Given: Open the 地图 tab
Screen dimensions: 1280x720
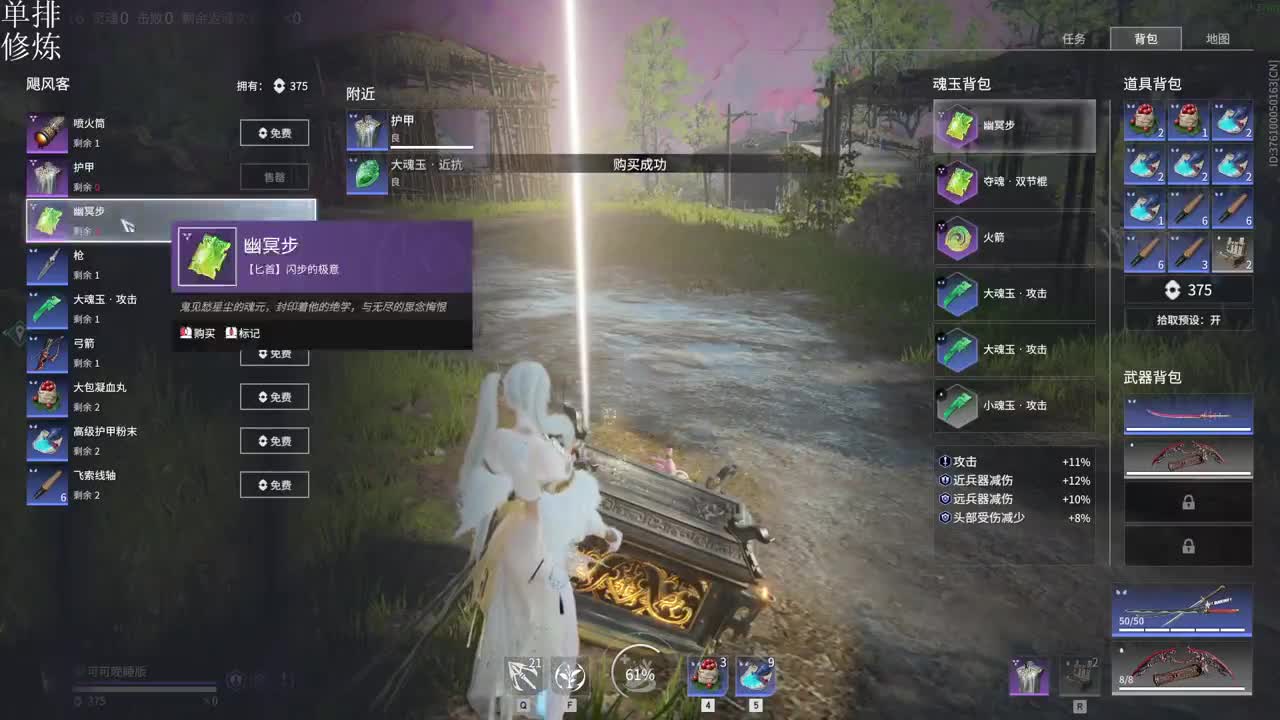Looking at the screenshot, I should (1219, 39).
